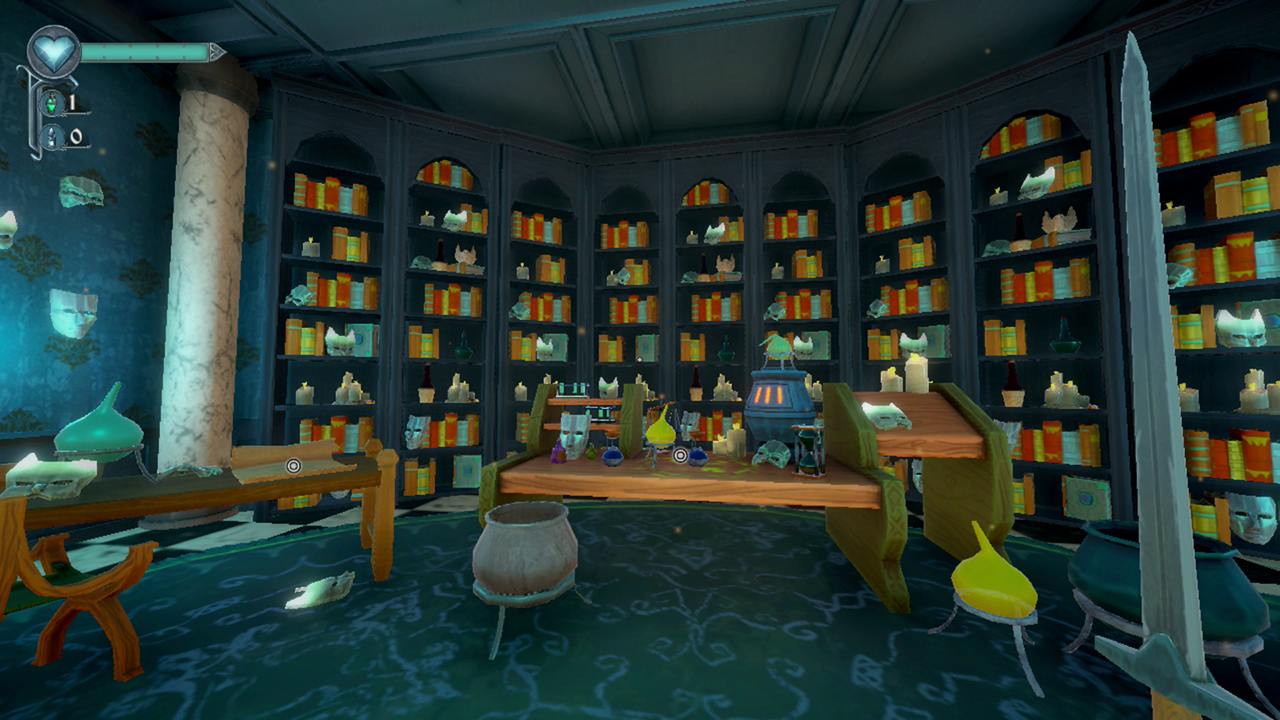This screenshot has width=1280, height=720.
Task: Click the blue cauldron furnace on the table
Action: coord(778,400)
